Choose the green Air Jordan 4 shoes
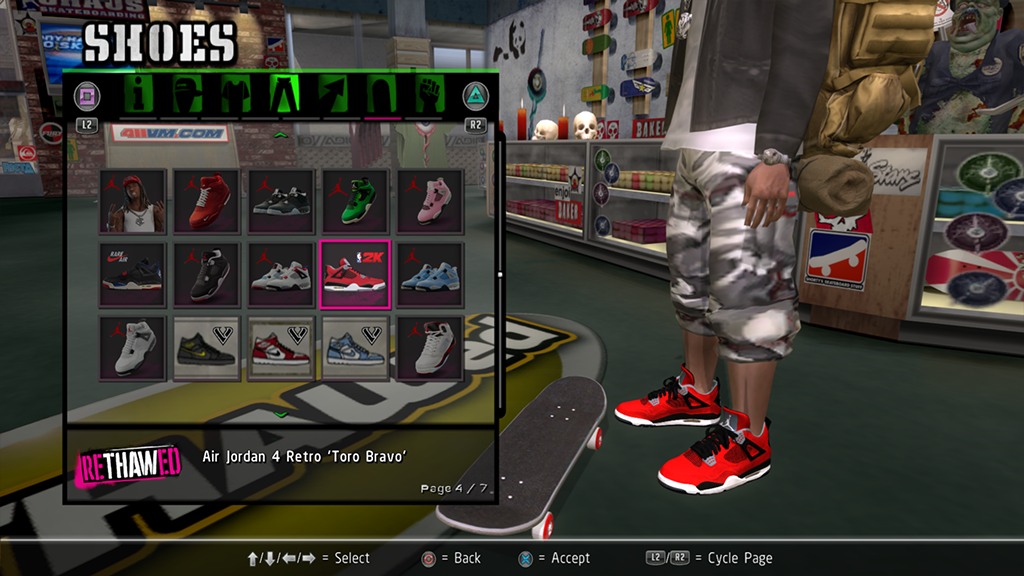 coord(354,201)
